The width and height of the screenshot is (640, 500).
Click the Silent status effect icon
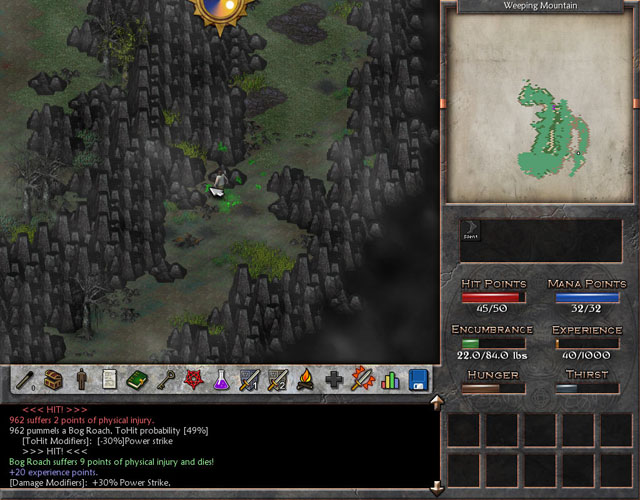coord(470,231)
